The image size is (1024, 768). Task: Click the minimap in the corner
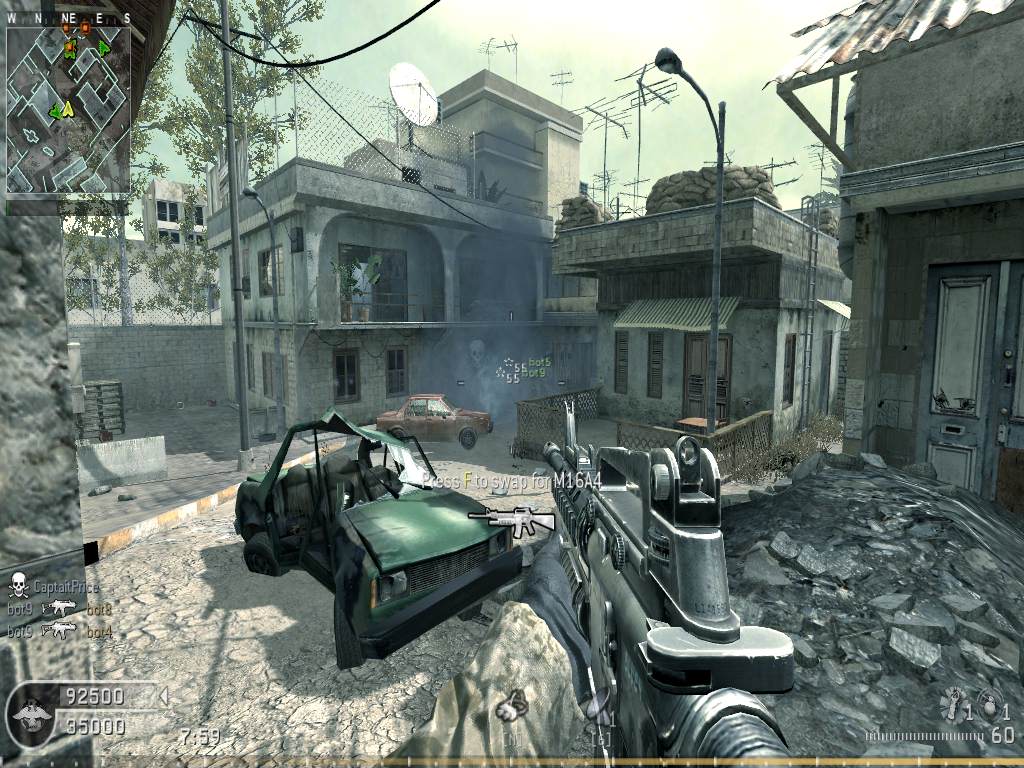pyautogui.click(x=68, y=110)
